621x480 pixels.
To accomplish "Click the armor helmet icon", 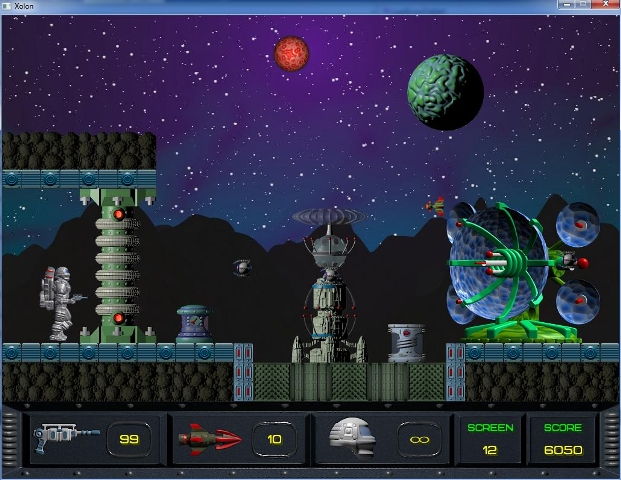I will [x=357, y=438].
